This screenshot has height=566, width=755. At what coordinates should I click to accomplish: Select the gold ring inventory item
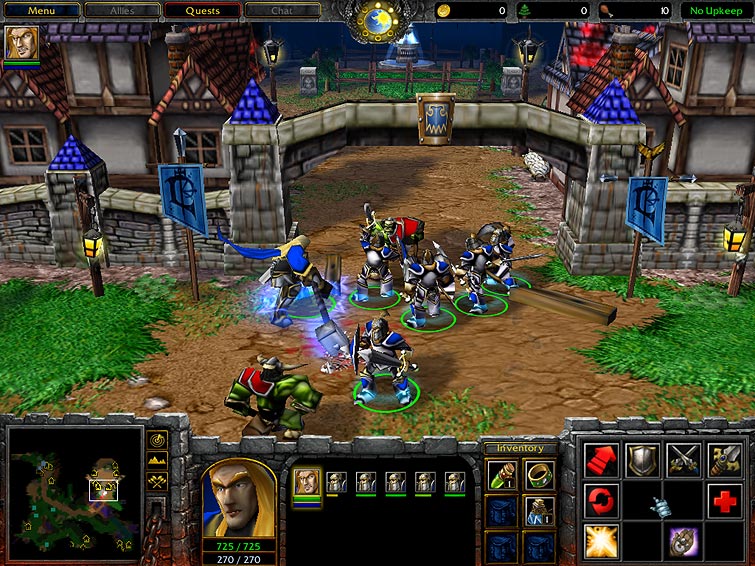click(539, 475)
